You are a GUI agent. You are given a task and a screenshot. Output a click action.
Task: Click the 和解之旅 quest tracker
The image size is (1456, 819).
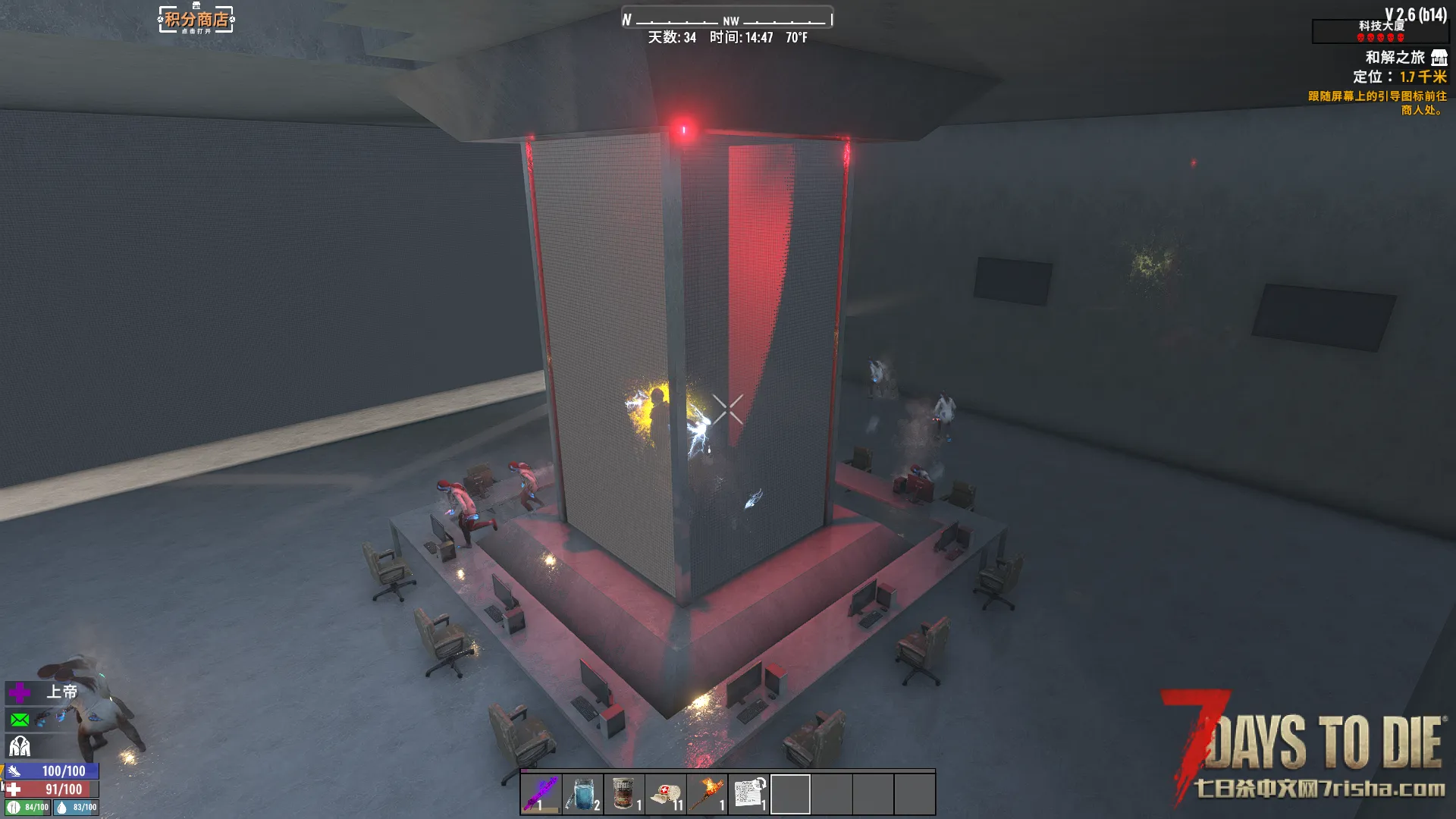coord(1395,58)
